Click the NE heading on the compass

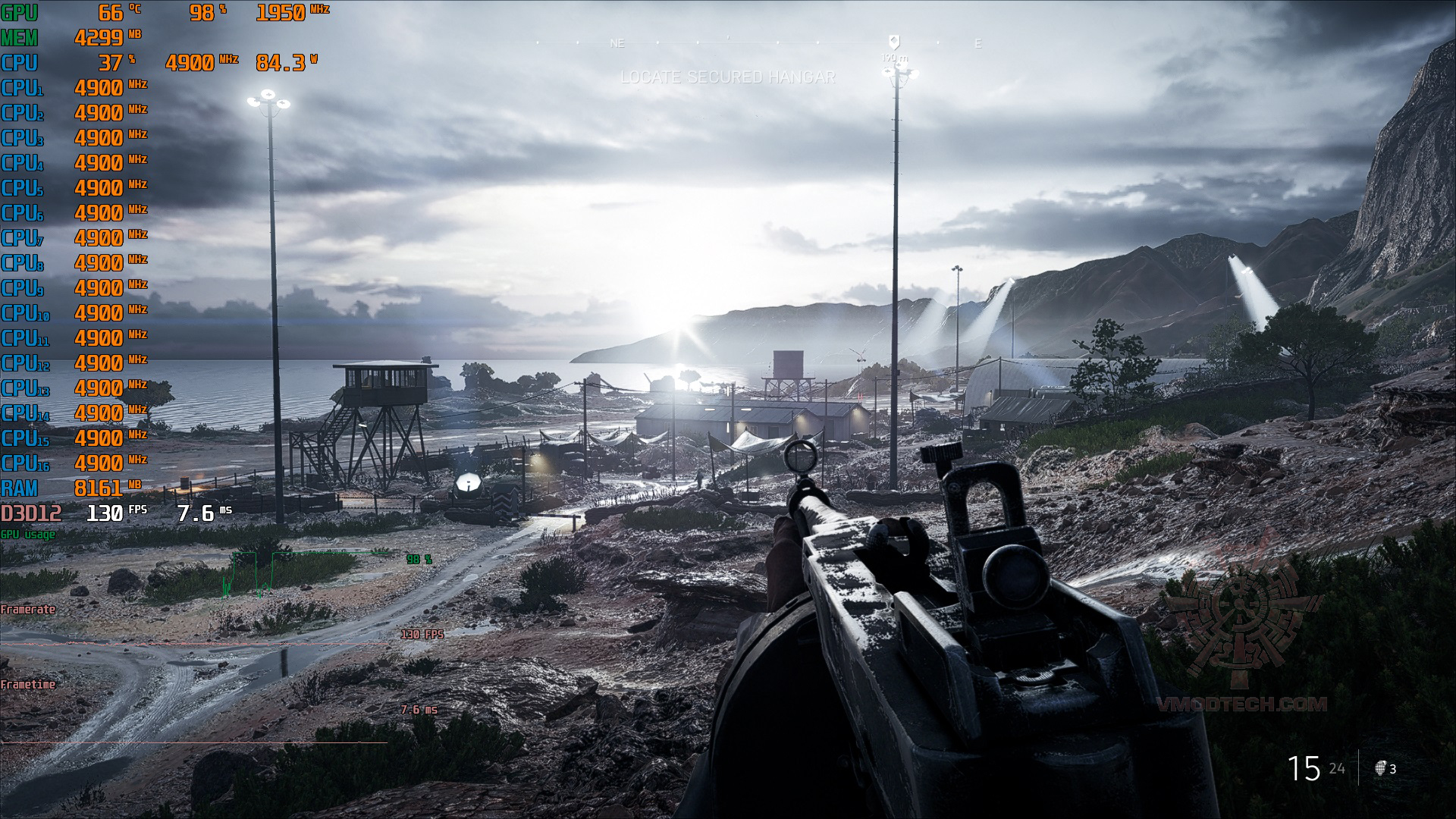pyautogui.click(x=617, y=44)
